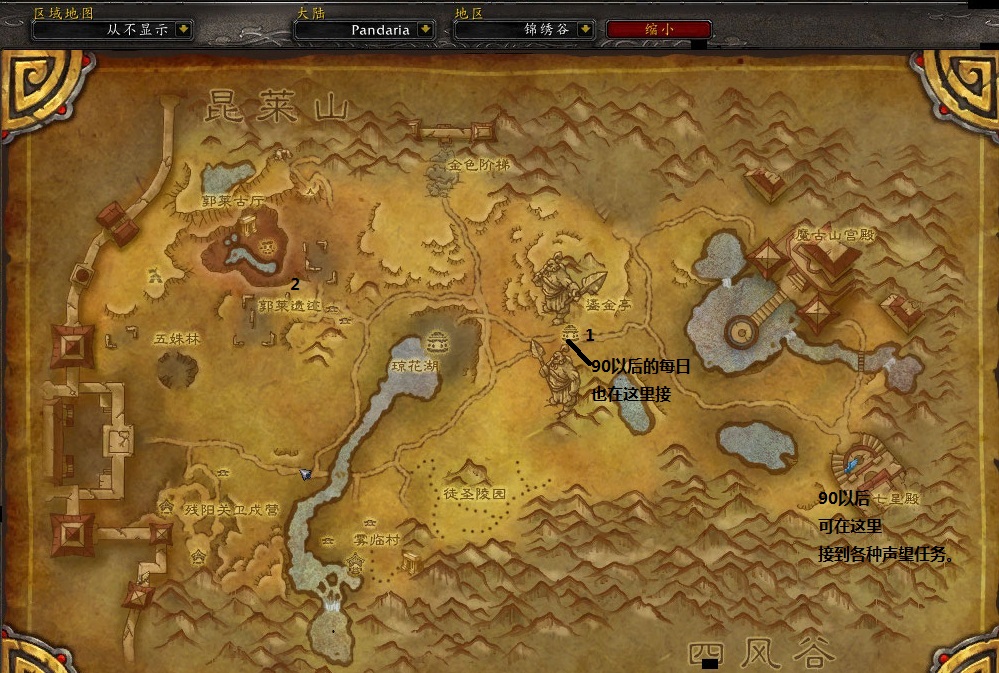Open the 大陆 dropdown set to Pandaria
Viewport: 999px width, 673px height.
pos(425,30)
